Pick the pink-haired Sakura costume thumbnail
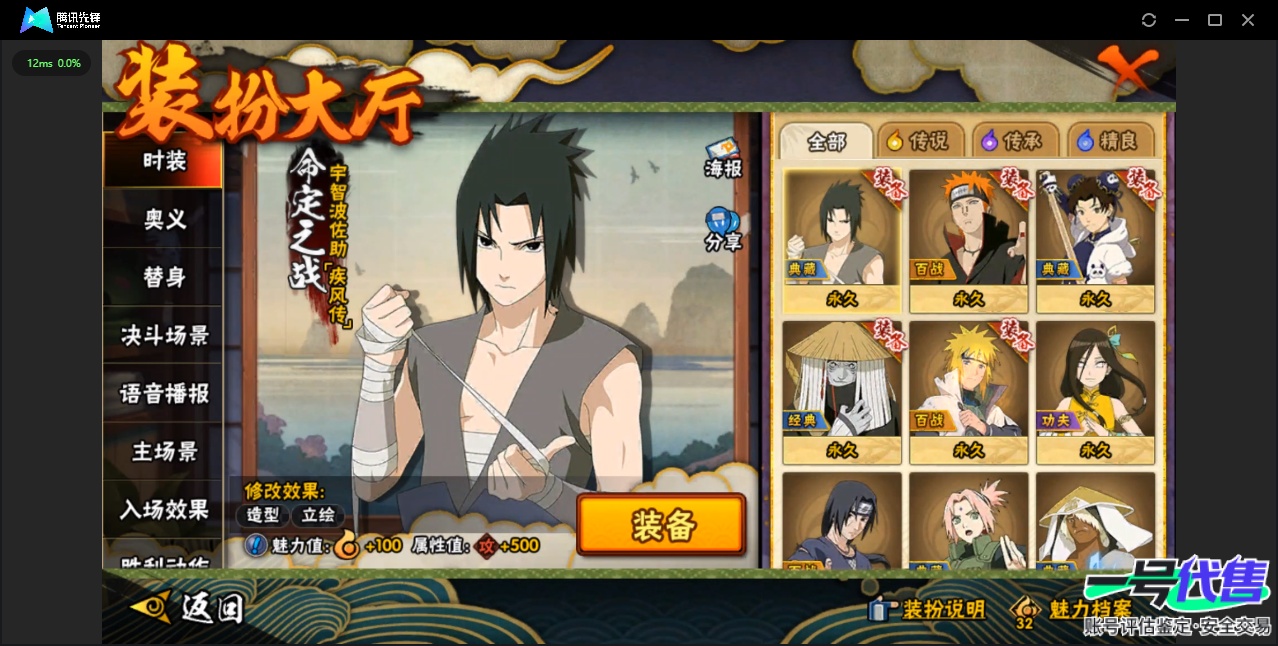The image size is (1278, 646). pyautogui.click(x=968, y=520)
